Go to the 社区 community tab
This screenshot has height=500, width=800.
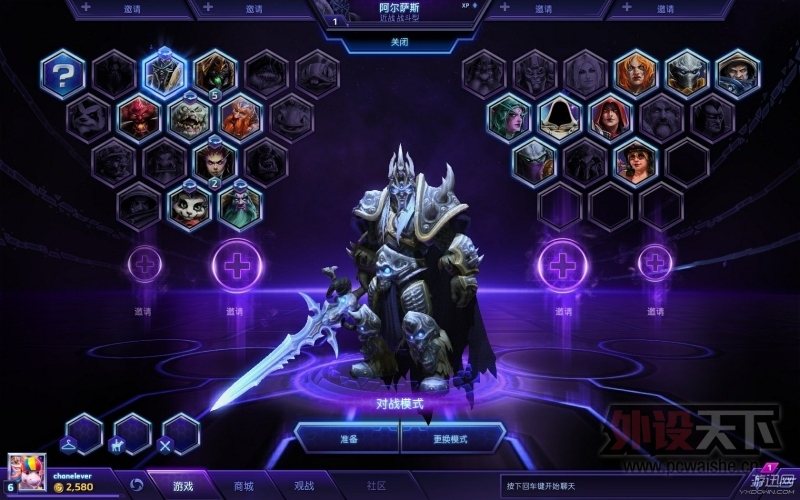(376, 486)
